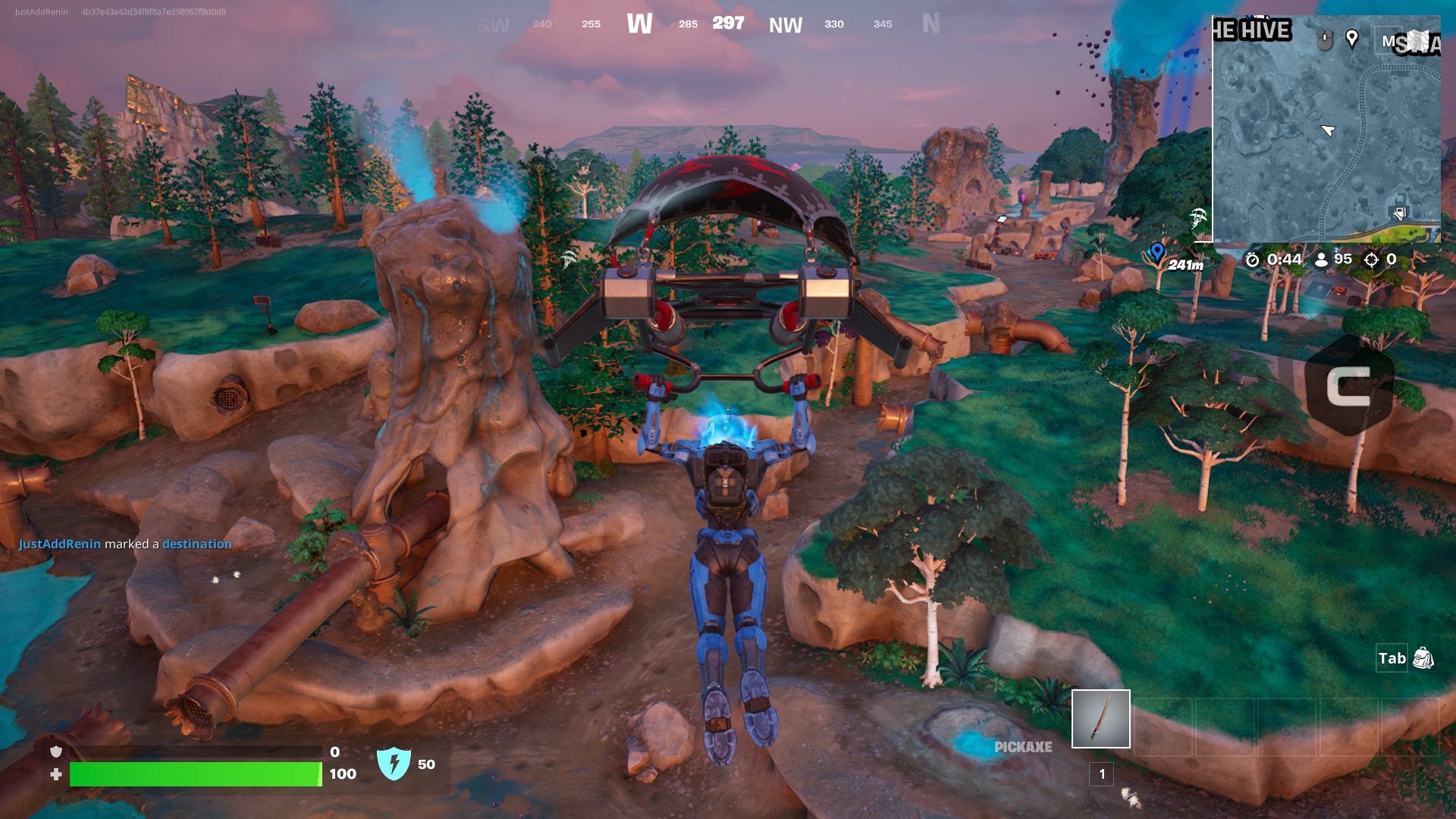Open inventory via the backpack icon
Viewport: 1456px width, 819px height.
[1423, 659]
